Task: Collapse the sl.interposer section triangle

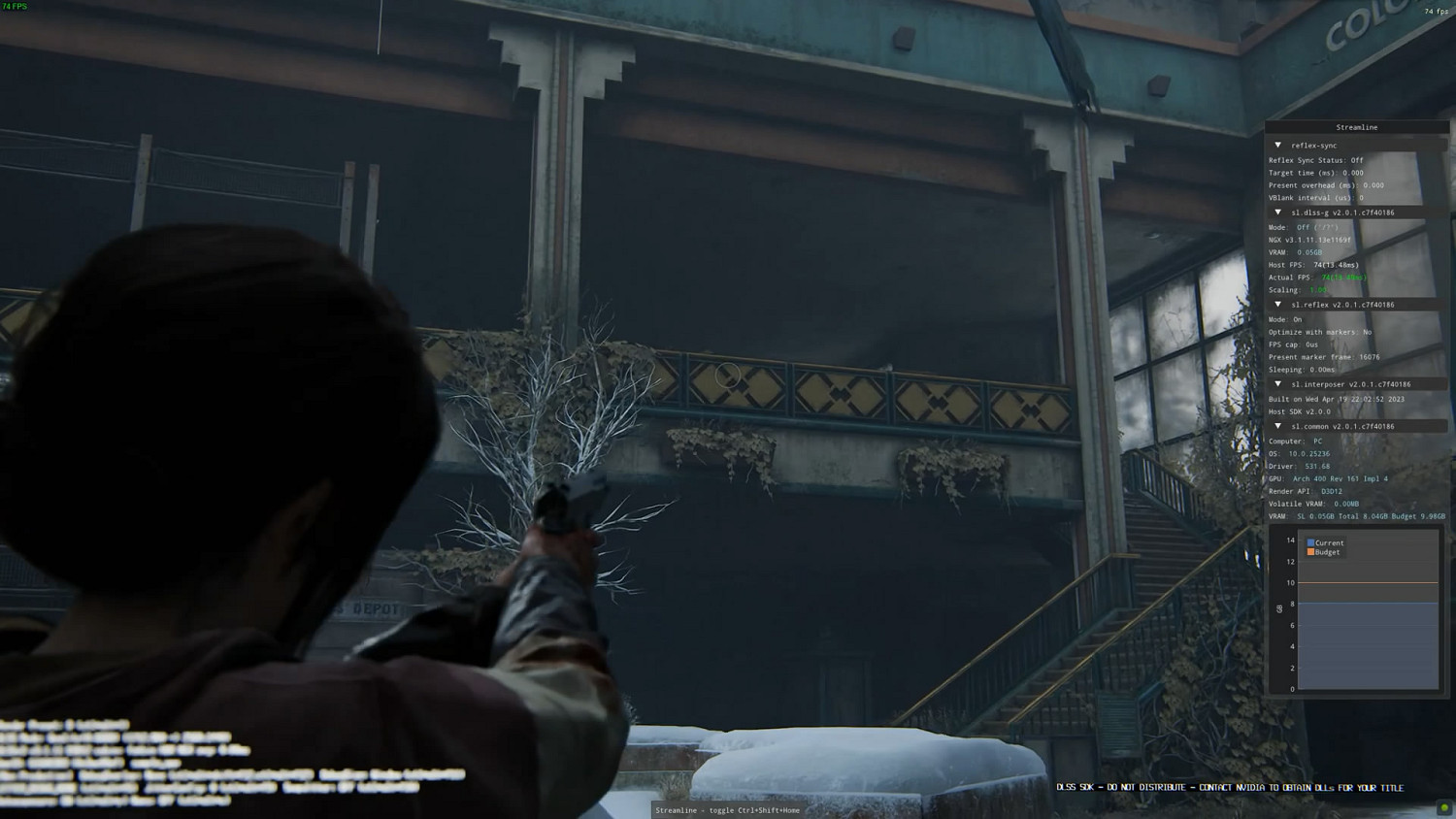Action: coord(1278,384)
